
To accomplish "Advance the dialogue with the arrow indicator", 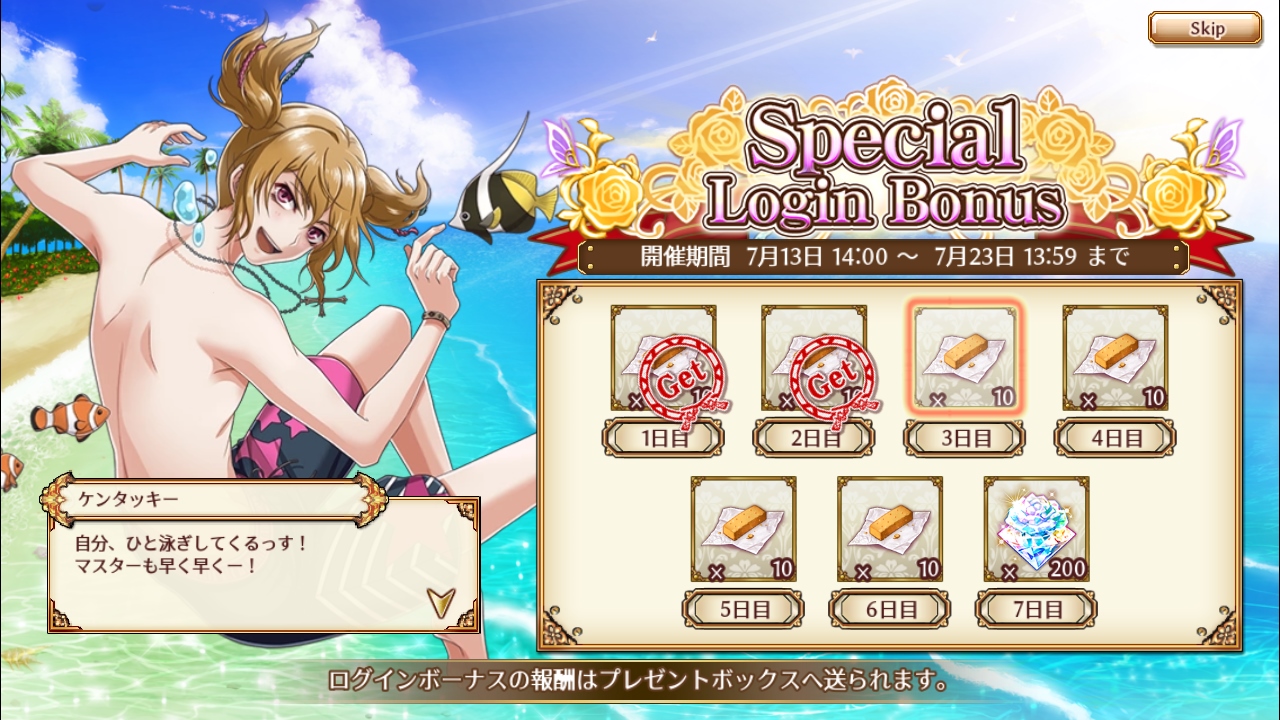I will point(437,600).
